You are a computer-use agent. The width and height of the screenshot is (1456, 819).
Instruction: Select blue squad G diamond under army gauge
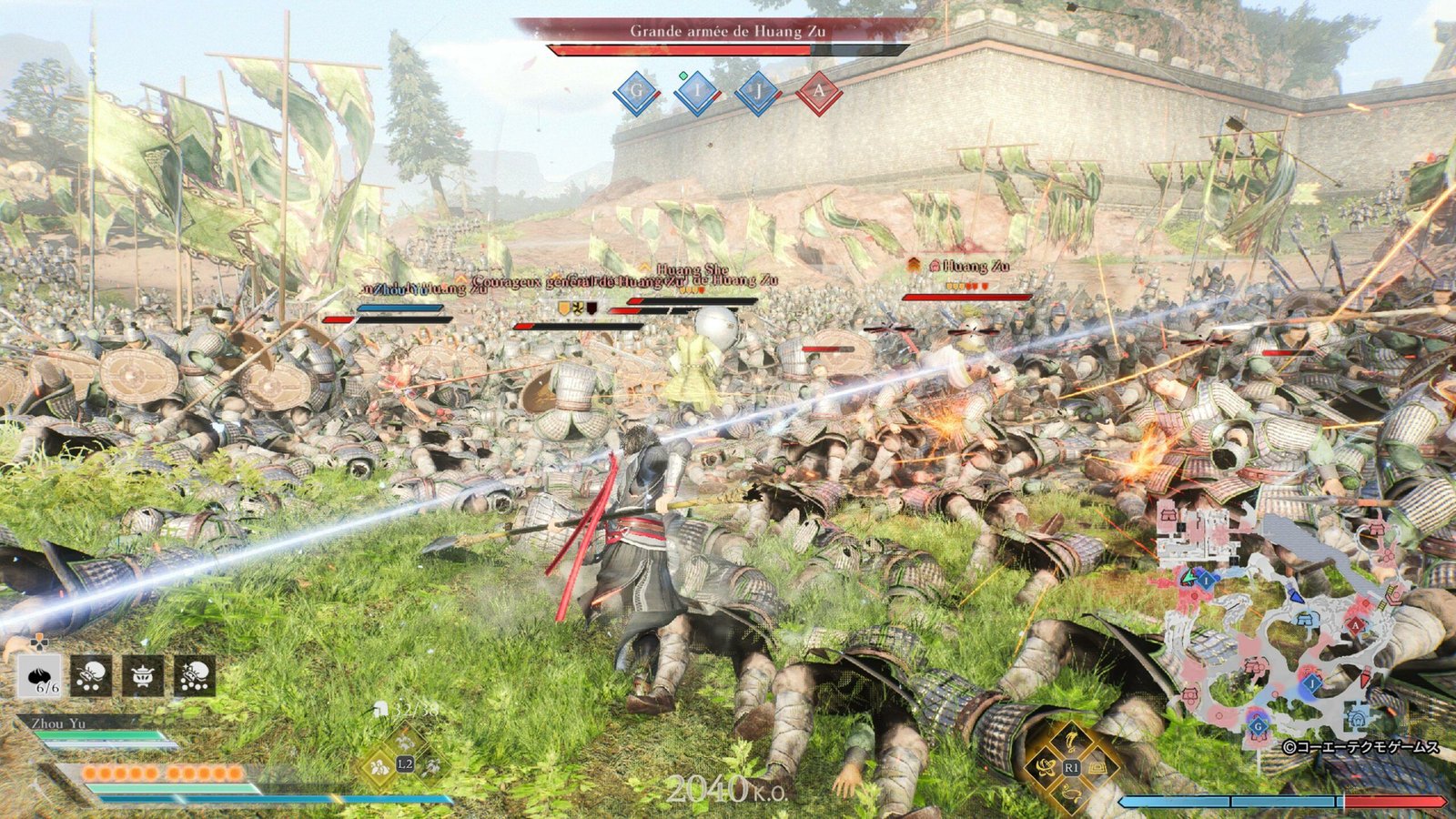(x=637, y=92)
